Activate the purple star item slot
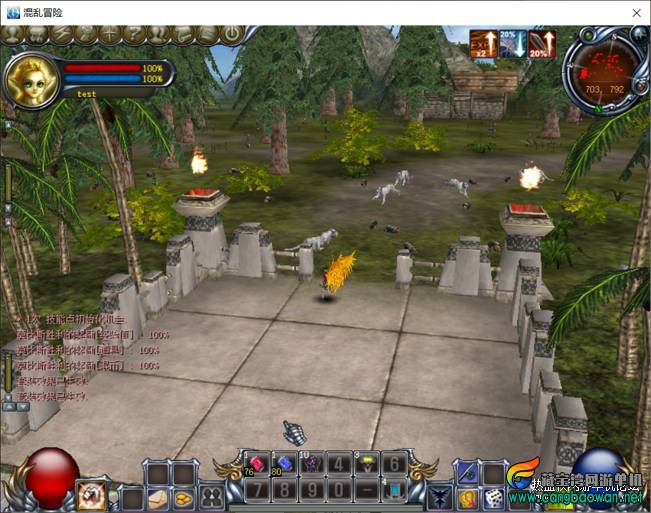 [x=311, y=464]
